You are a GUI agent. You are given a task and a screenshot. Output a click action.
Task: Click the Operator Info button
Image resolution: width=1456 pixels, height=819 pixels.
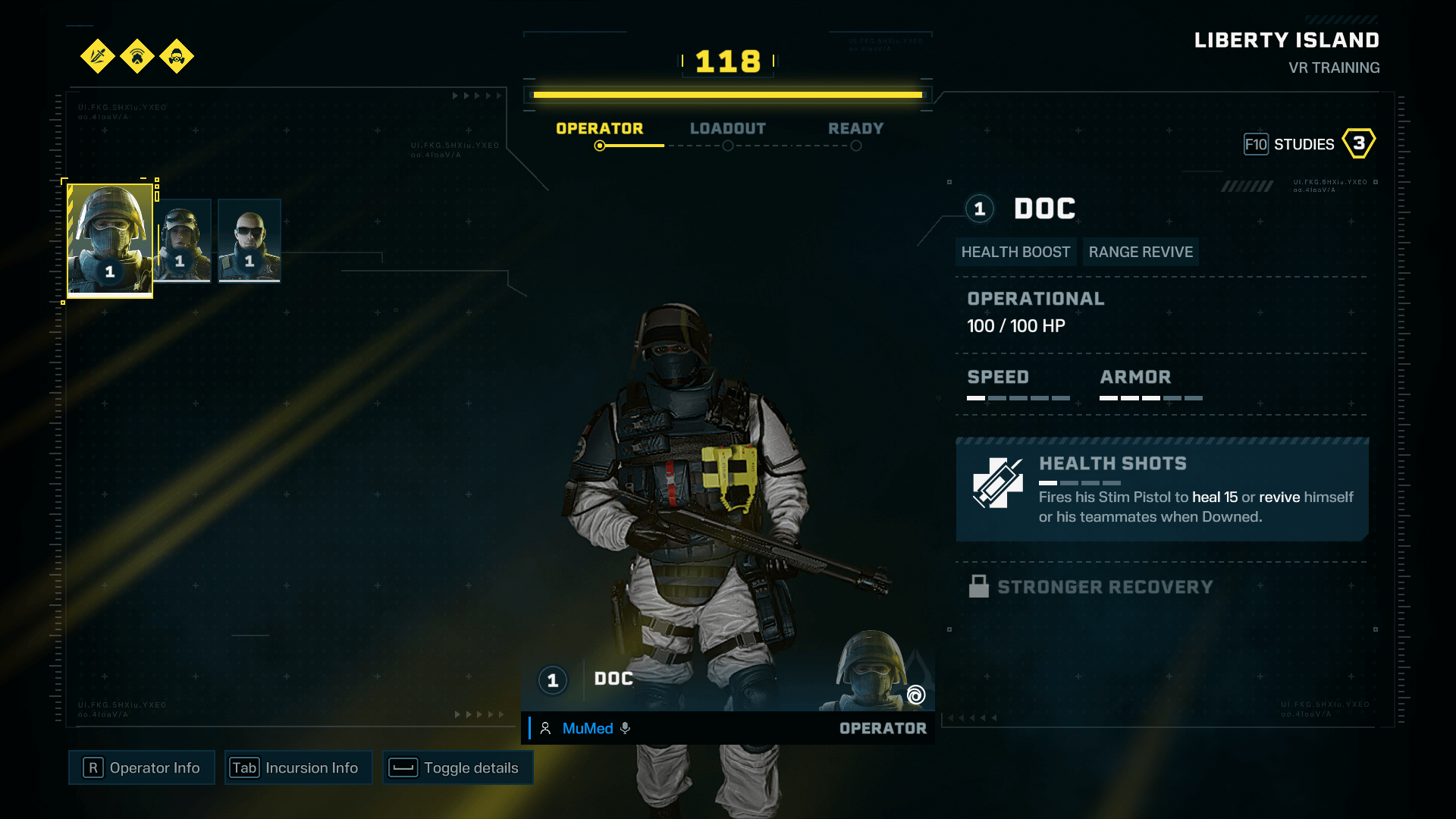(x=141, y=767)
